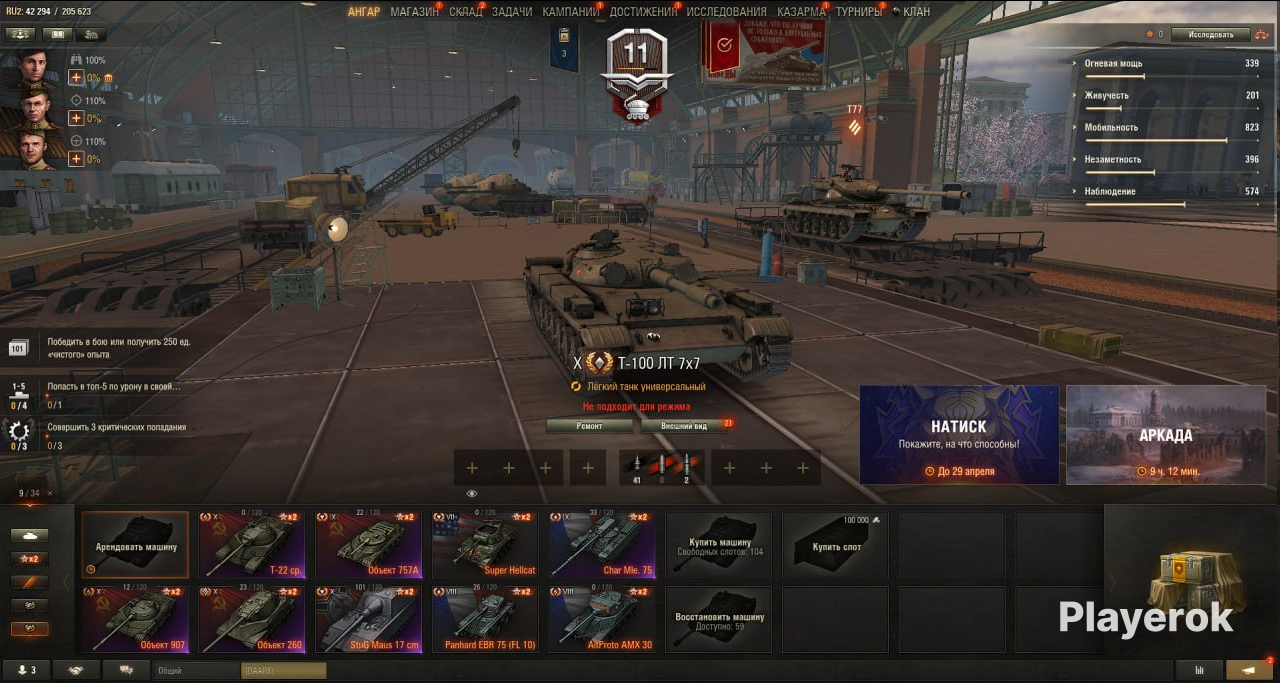The image size is (1280, 683).
Task: Switch to the Склад tab
Action: (x=465, y=12)
